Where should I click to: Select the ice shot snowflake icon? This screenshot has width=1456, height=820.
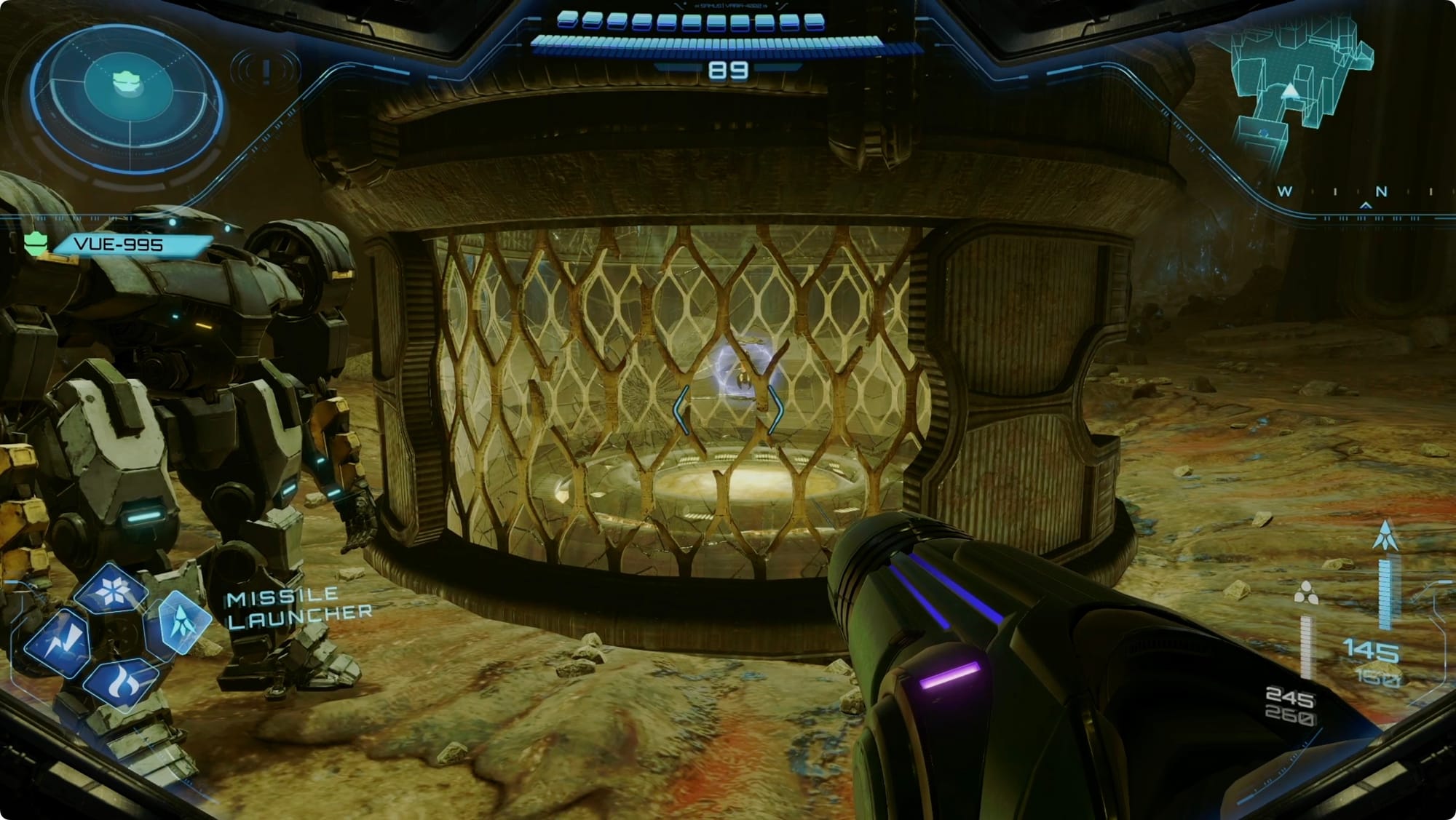[x=111, y=589]
